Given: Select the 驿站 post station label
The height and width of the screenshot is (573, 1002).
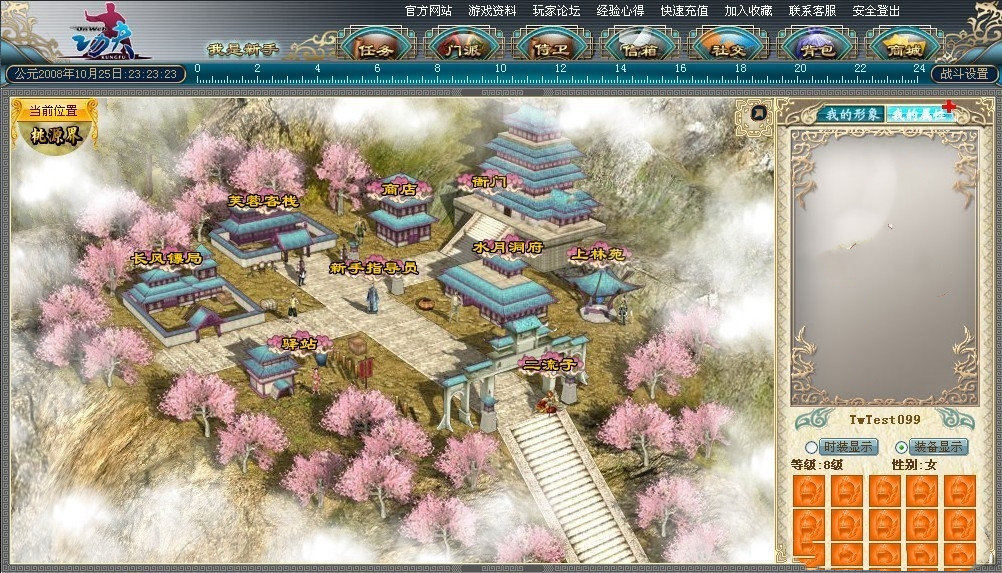Looking at the screenshot, I should click(298, 343).
